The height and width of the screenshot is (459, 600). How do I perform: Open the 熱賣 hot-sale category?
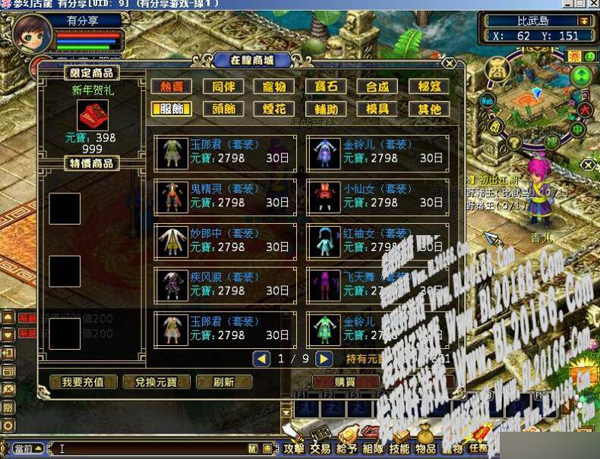(170, 87)
